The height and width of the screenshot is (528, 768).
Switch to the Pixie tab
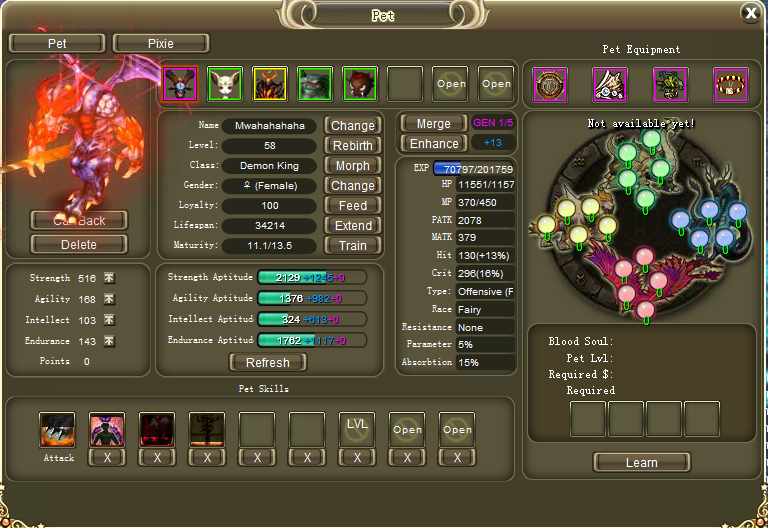coord(160,43)
